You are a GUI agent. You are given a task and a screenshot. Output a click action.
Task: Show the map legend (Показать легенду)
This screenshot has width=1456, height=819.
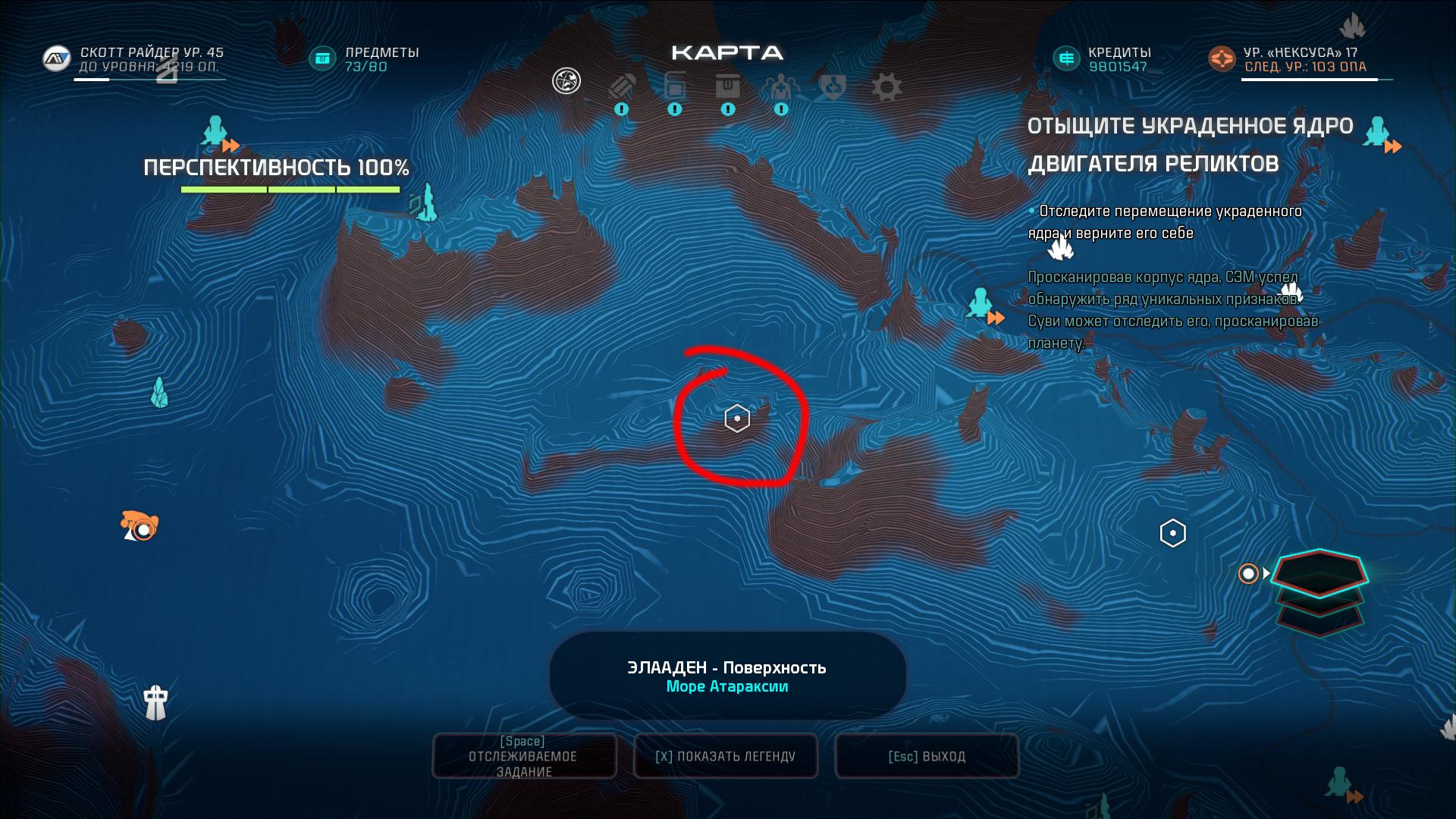click(726, 756)
